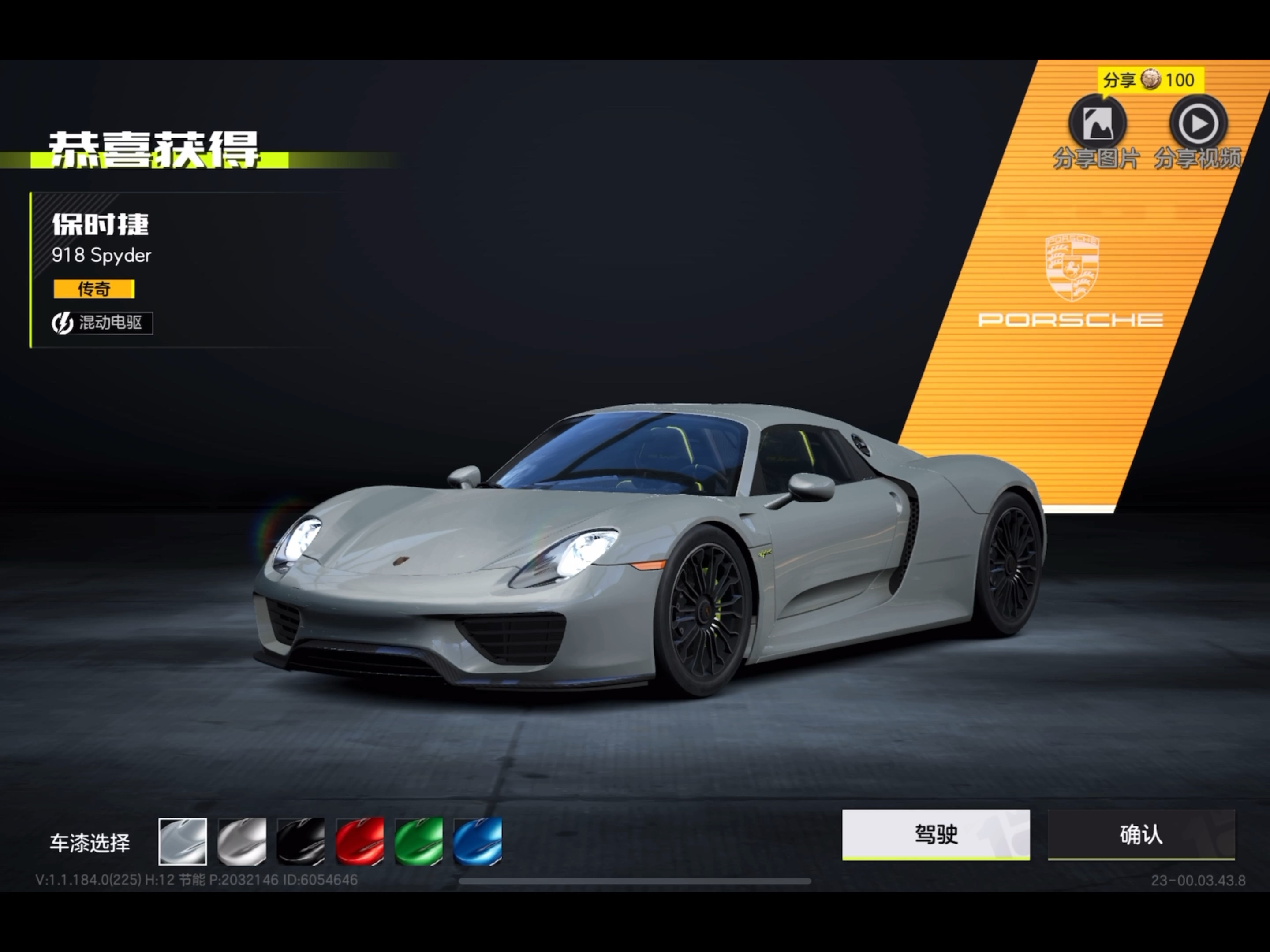Confirm with the 确认 button
Image resolution: width=1270 pixels, height=952 pixels.
pyautogui.click(x=1141, y=834)
